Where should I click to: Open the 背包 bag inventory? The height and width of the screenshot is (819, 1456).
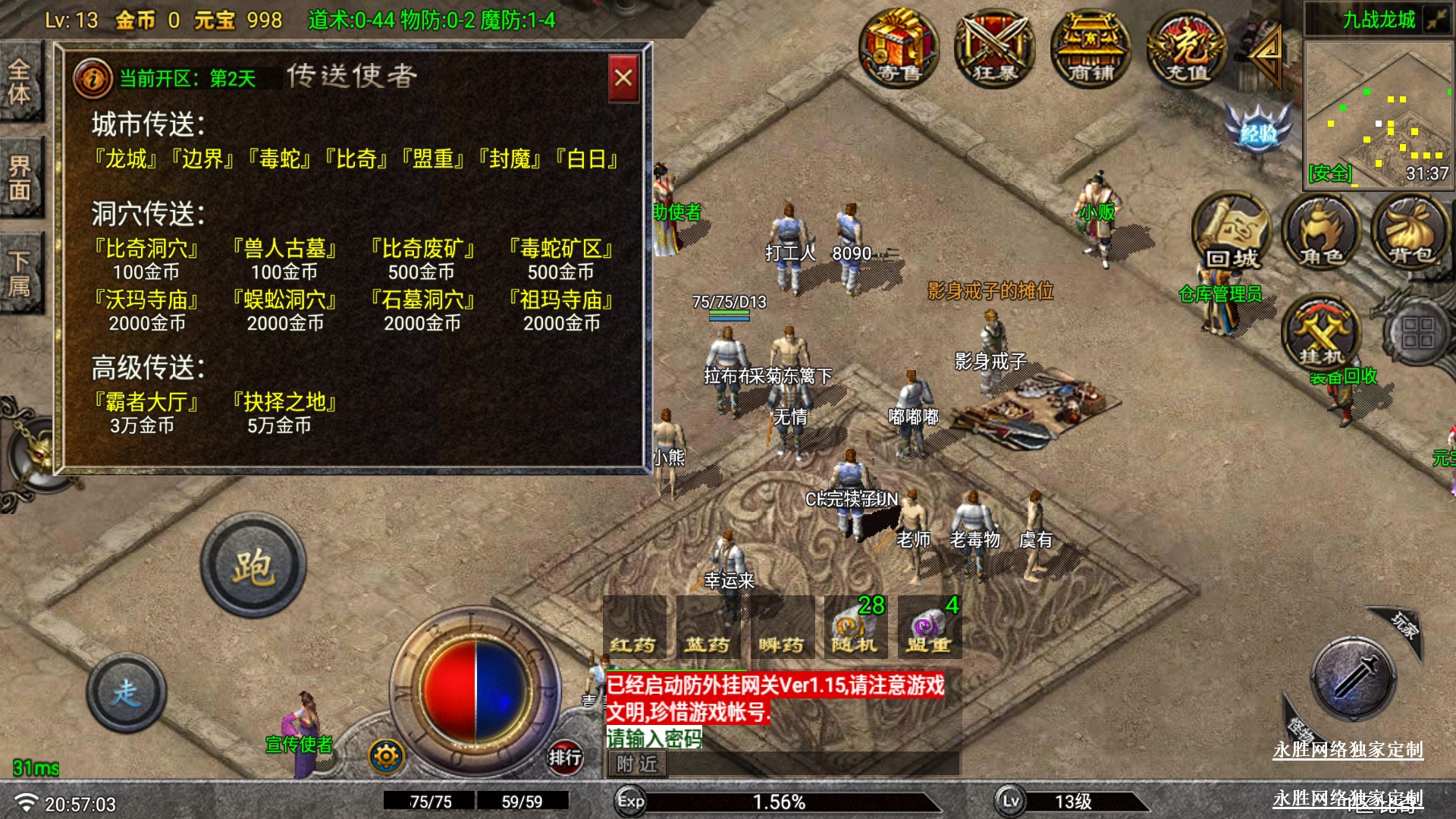click(1410, 232)
